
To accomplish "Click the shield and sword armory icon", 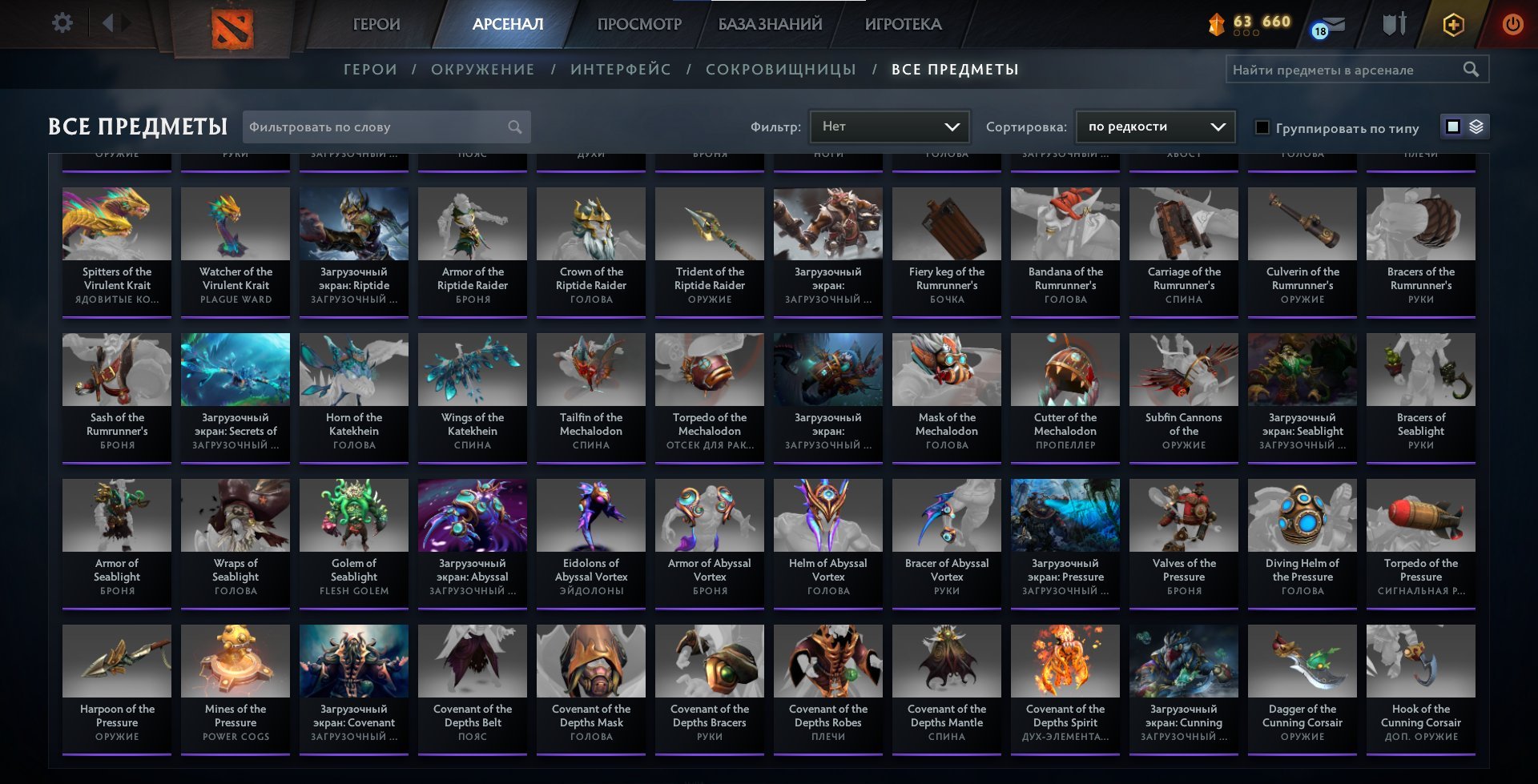I will (x=1394, y=24).
